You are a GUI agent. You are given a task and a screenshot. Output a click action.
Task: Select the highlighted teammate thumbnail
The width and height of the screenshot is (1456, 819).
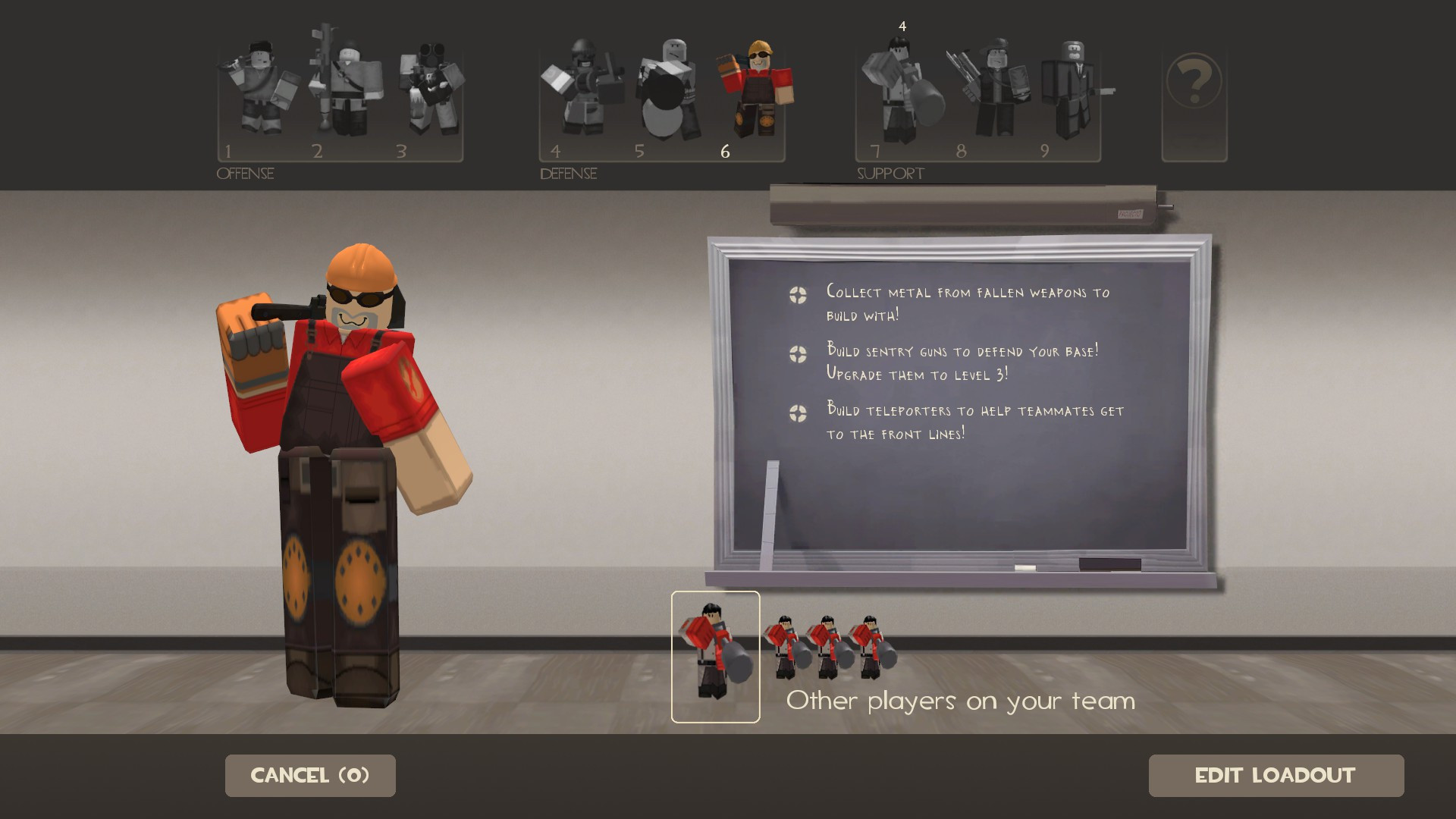click(714, 656)
